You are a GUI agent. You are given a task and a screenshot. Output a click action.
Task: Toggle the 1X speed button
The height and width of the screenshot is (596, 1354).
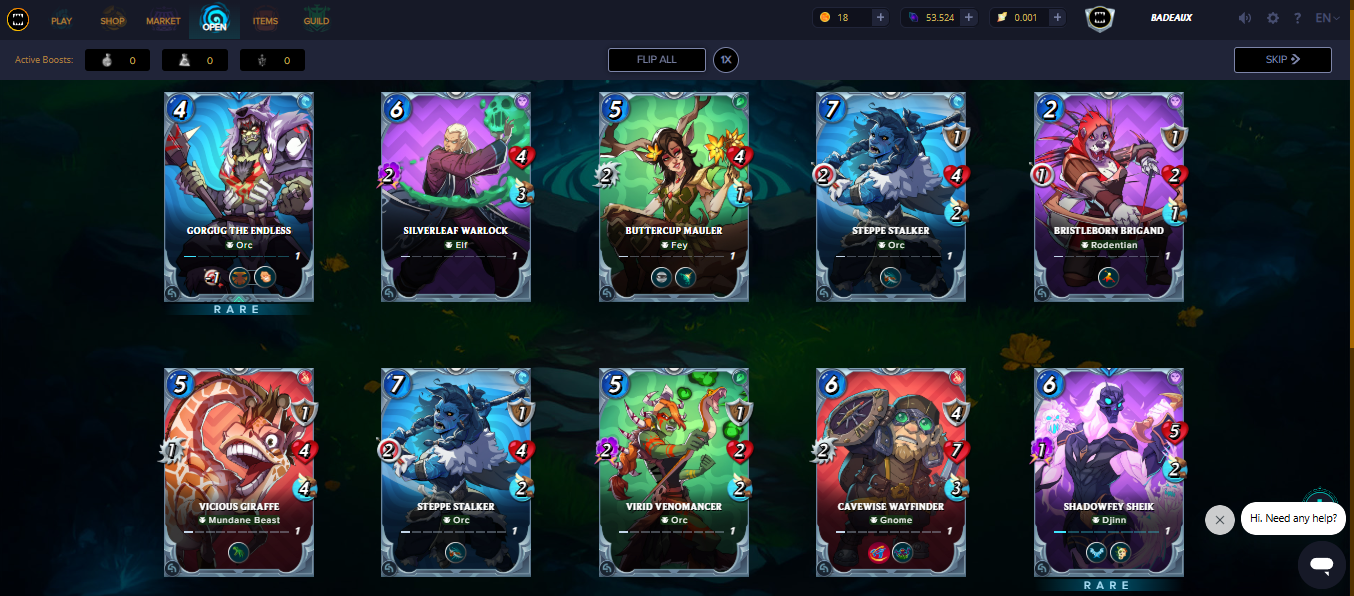(x=727, y=60)
